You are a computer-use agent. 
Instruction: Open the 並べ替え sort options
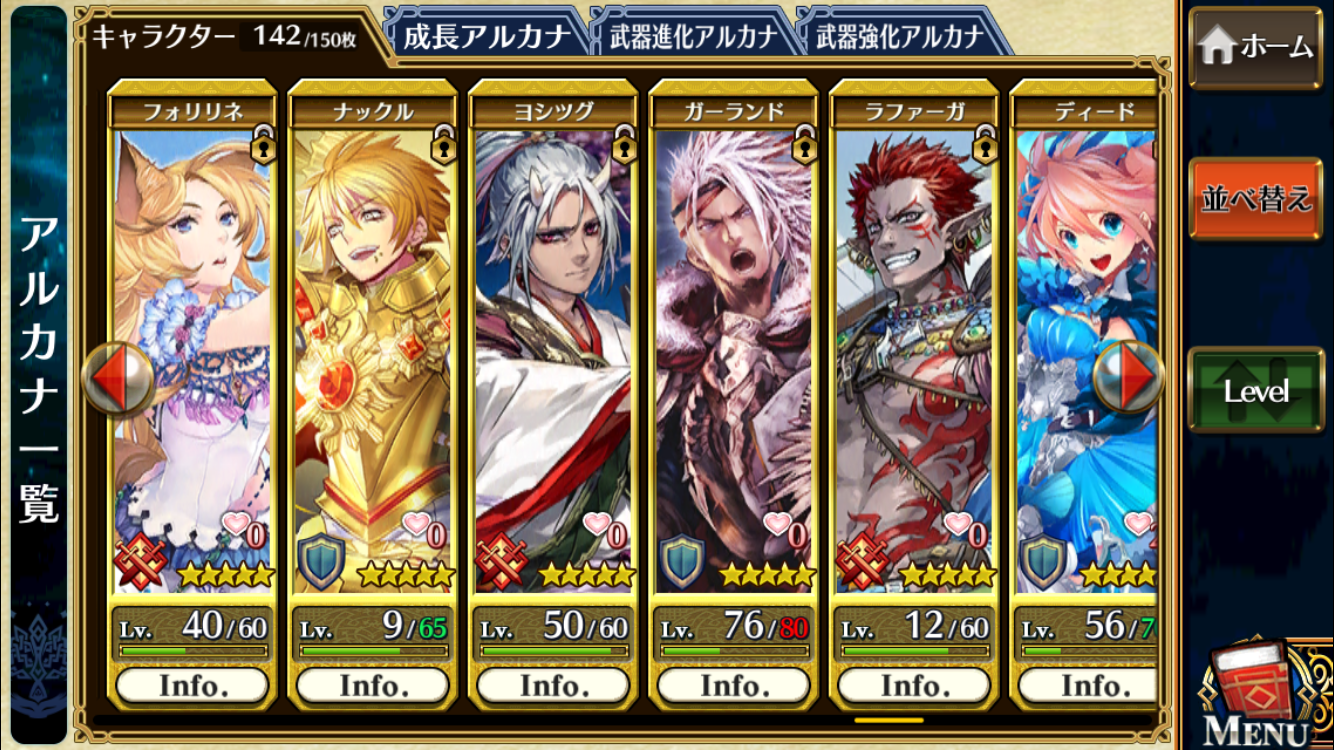click(1255, 198)
